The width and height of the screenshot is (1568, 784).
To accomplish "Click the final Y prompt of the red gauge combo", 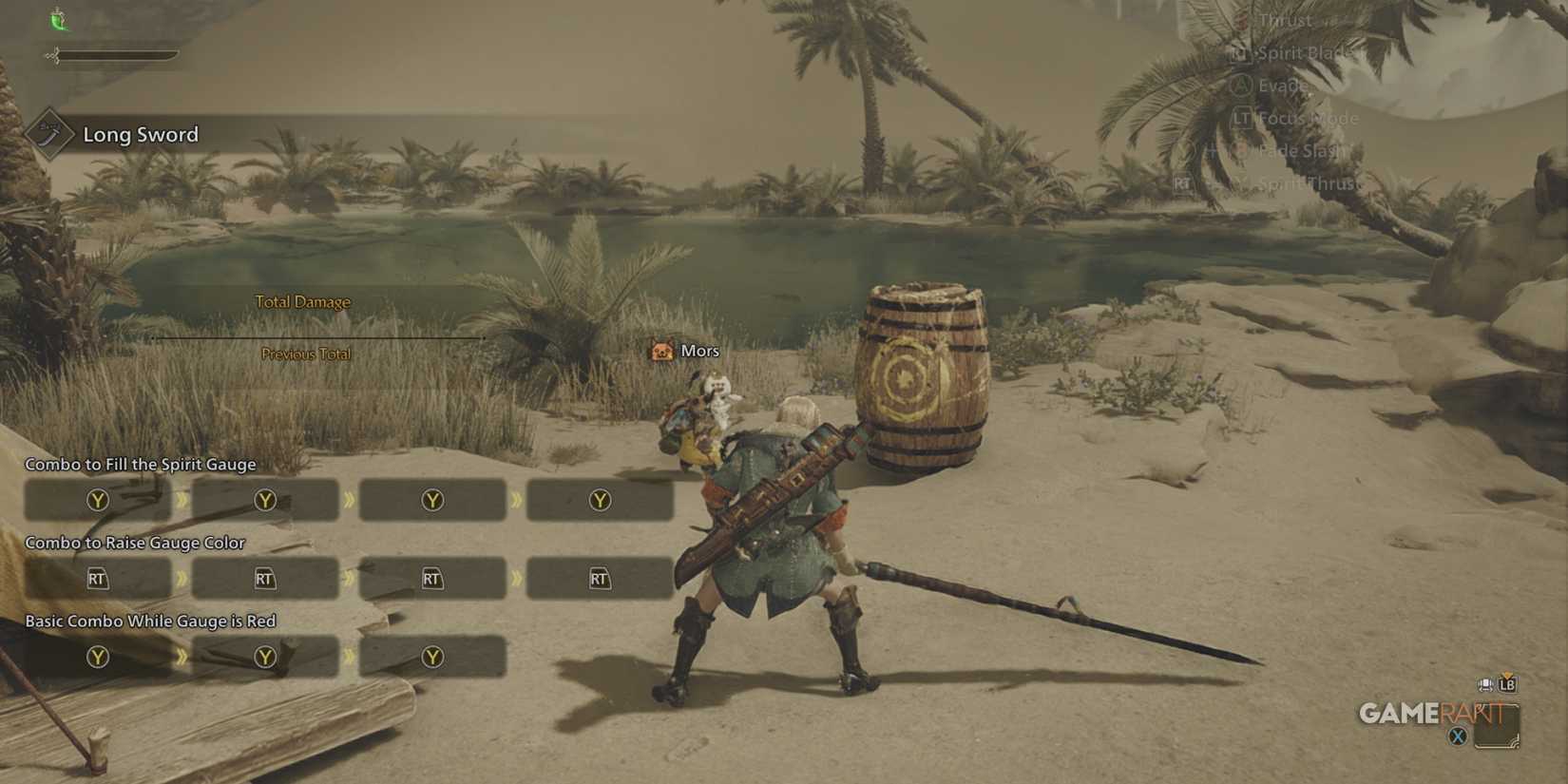I will coord(432,656).
